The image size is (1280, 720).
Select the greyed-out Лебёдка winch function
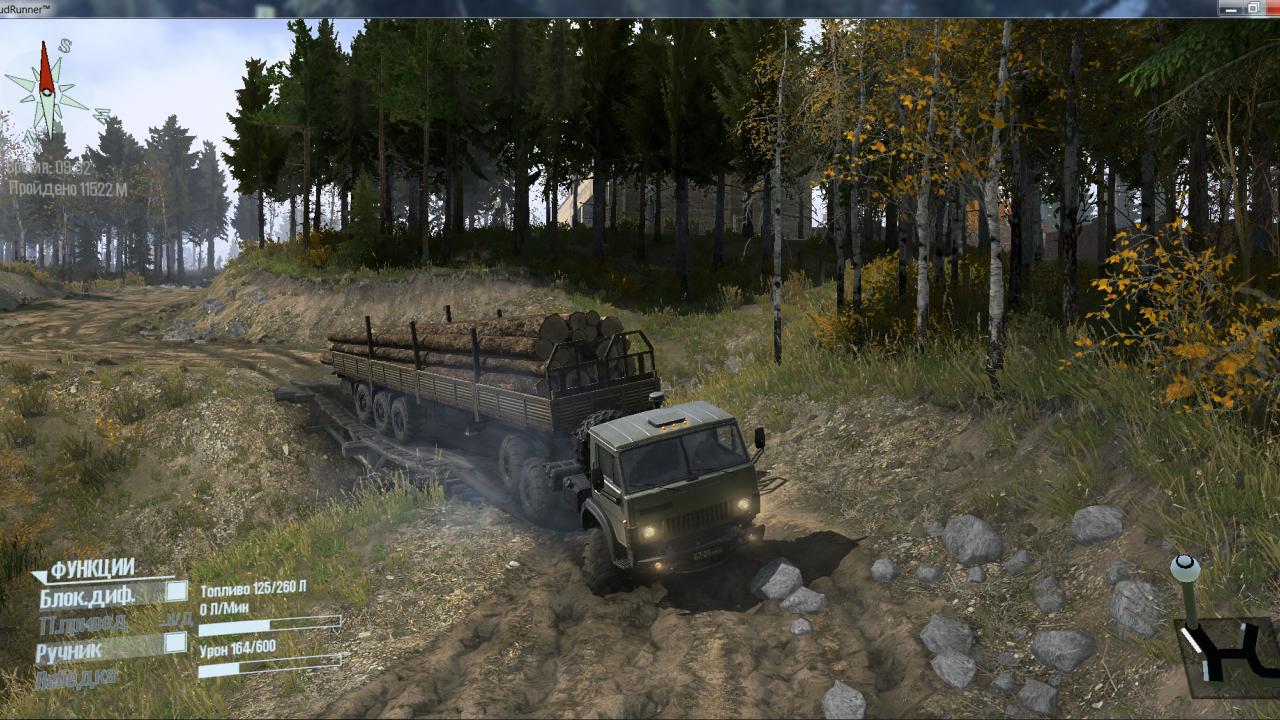pyautogui.click(x=75, y=678)
